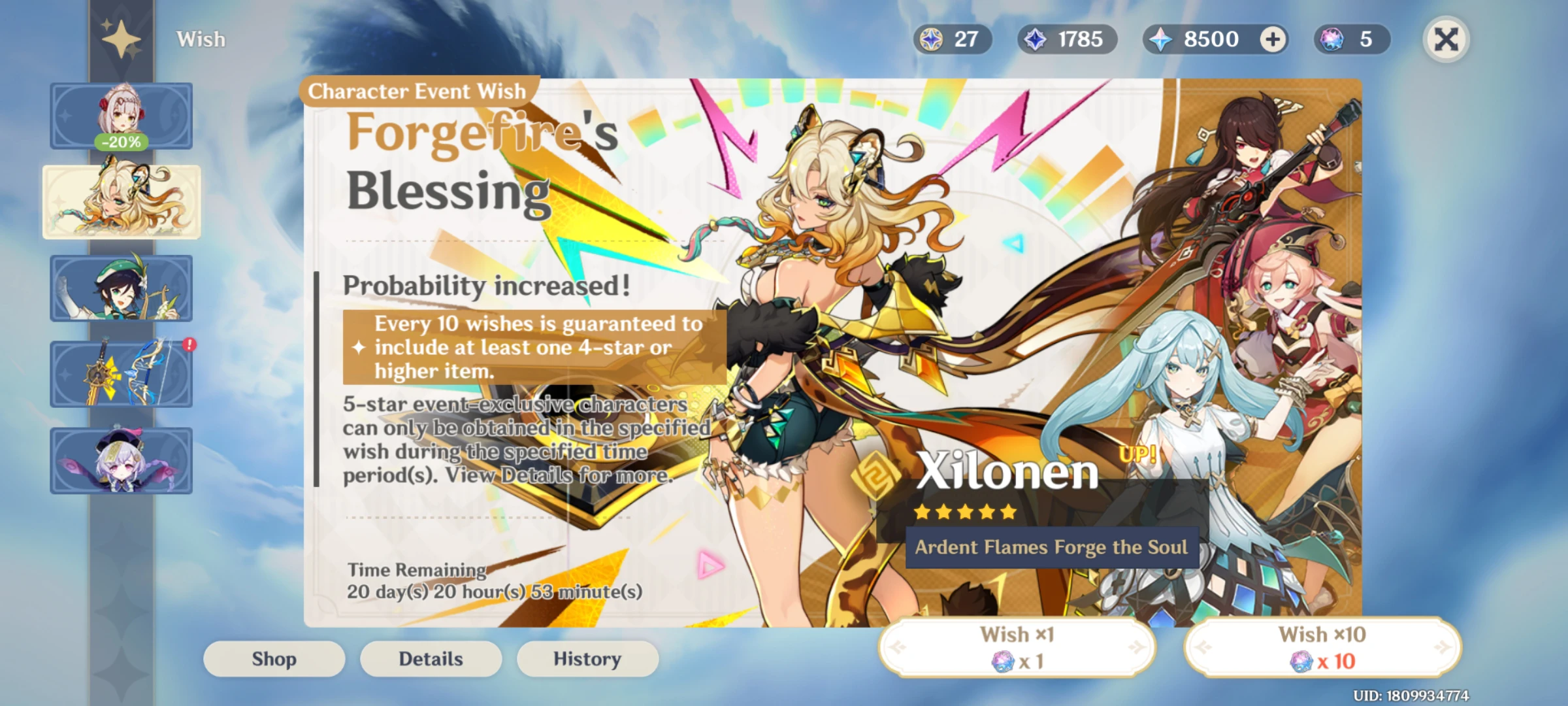View Details of Forgefire's Blessing banner
This screenshot has height=706, width=1568.
[x=431, y=658]
